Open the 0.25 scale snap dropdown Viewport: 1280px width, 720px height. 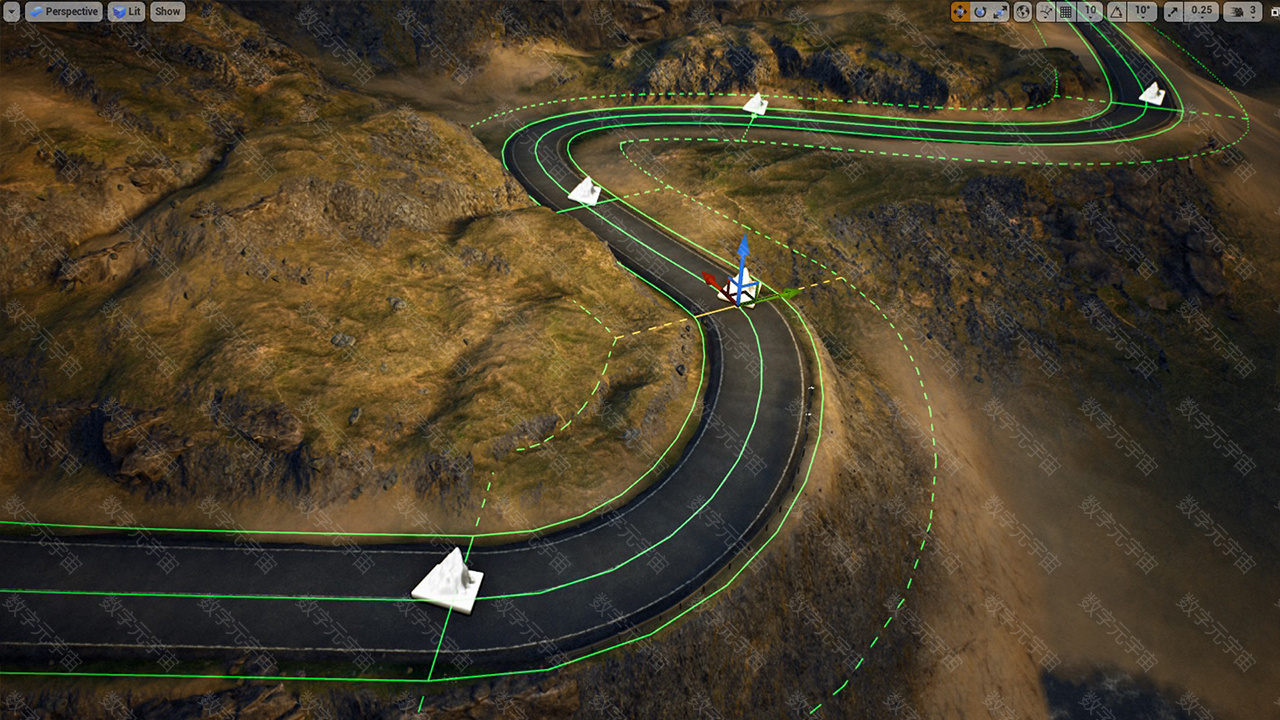point(1203,12)
